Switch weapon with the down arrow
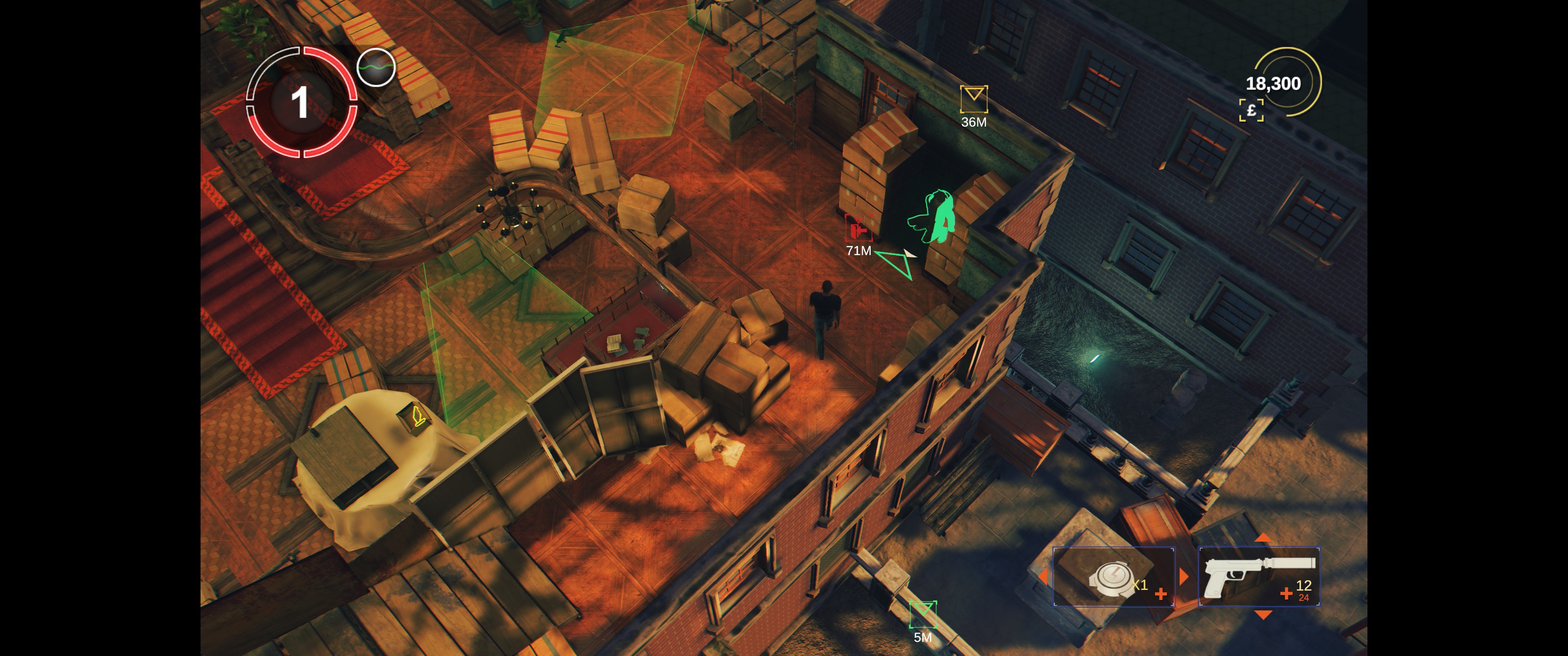 pyautogui.click(x=1263, y=615)
